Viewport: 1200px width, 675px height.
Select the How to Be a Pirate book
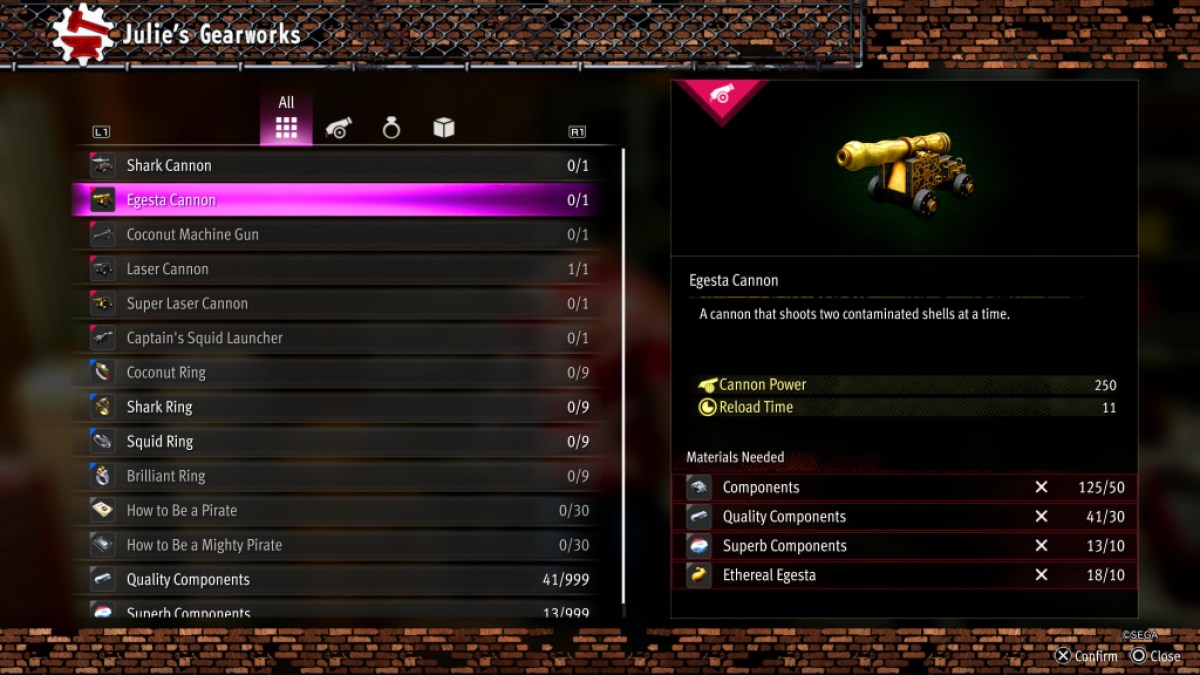(340, 510)
